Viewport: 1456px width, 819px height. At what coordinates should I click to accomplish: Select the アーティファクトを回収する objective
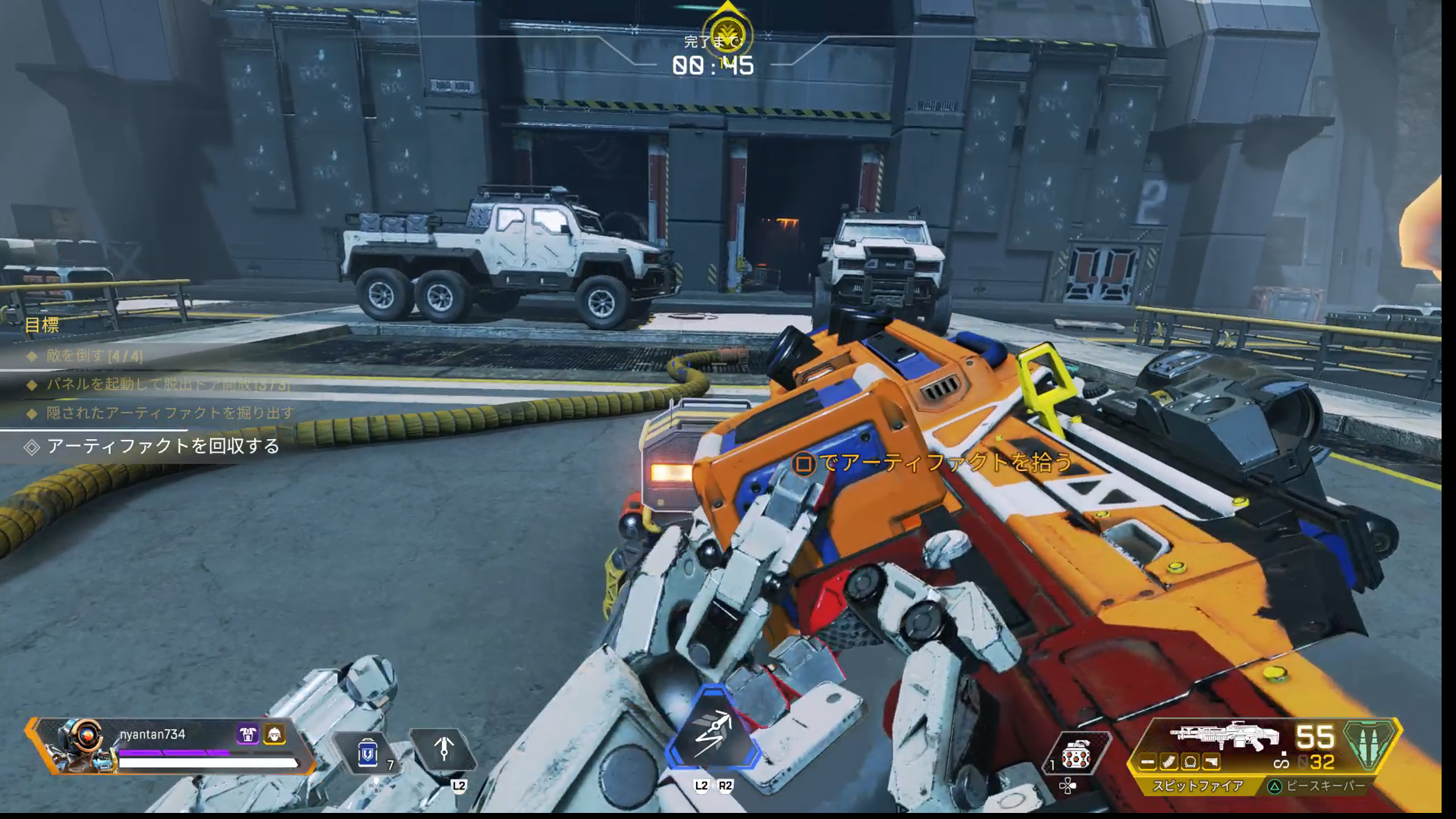click(x=163, y=446)
